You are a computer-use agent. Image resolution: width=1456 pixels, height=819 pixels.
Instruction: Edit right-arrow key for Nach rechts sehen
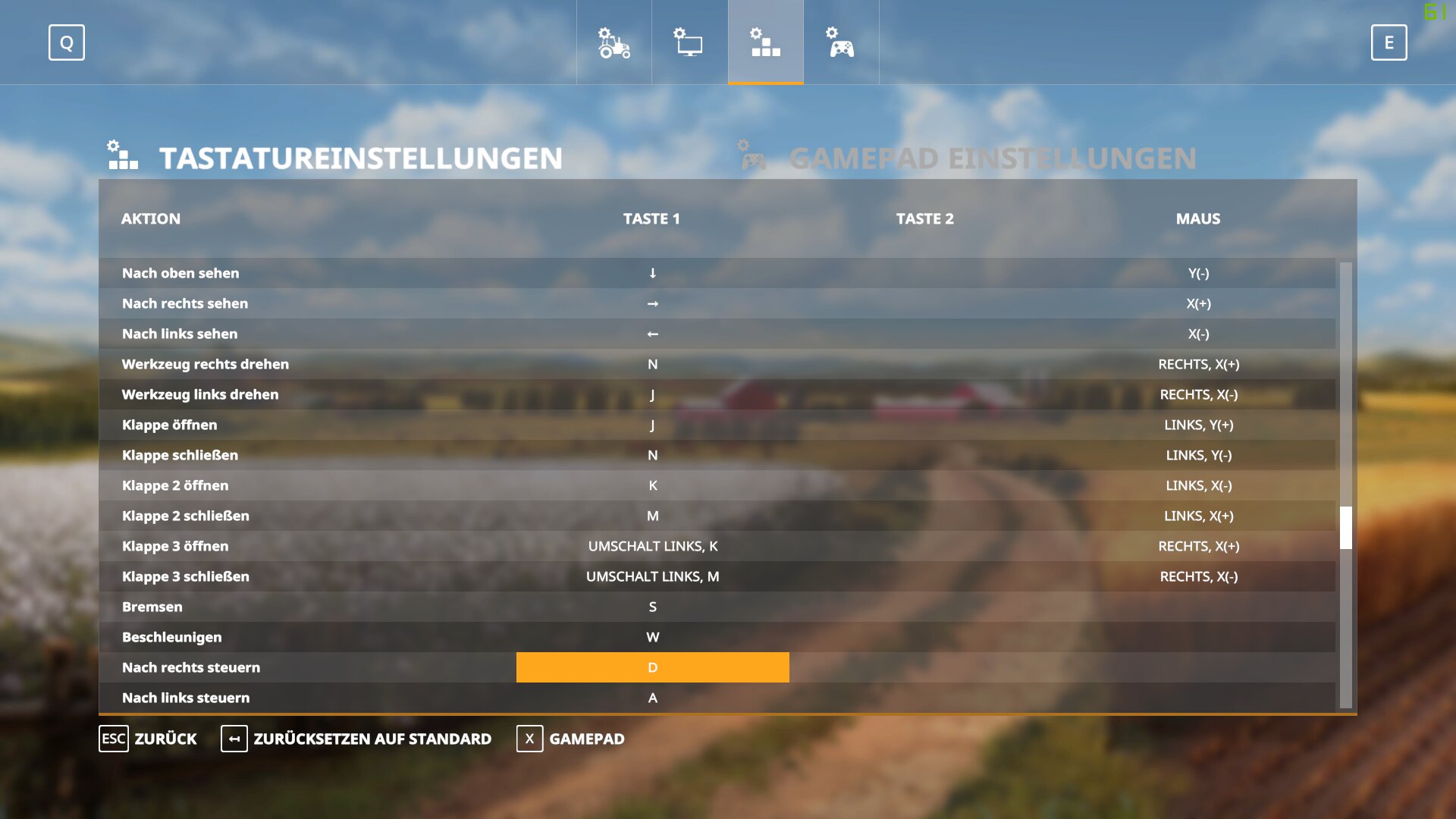pos(652,303)
